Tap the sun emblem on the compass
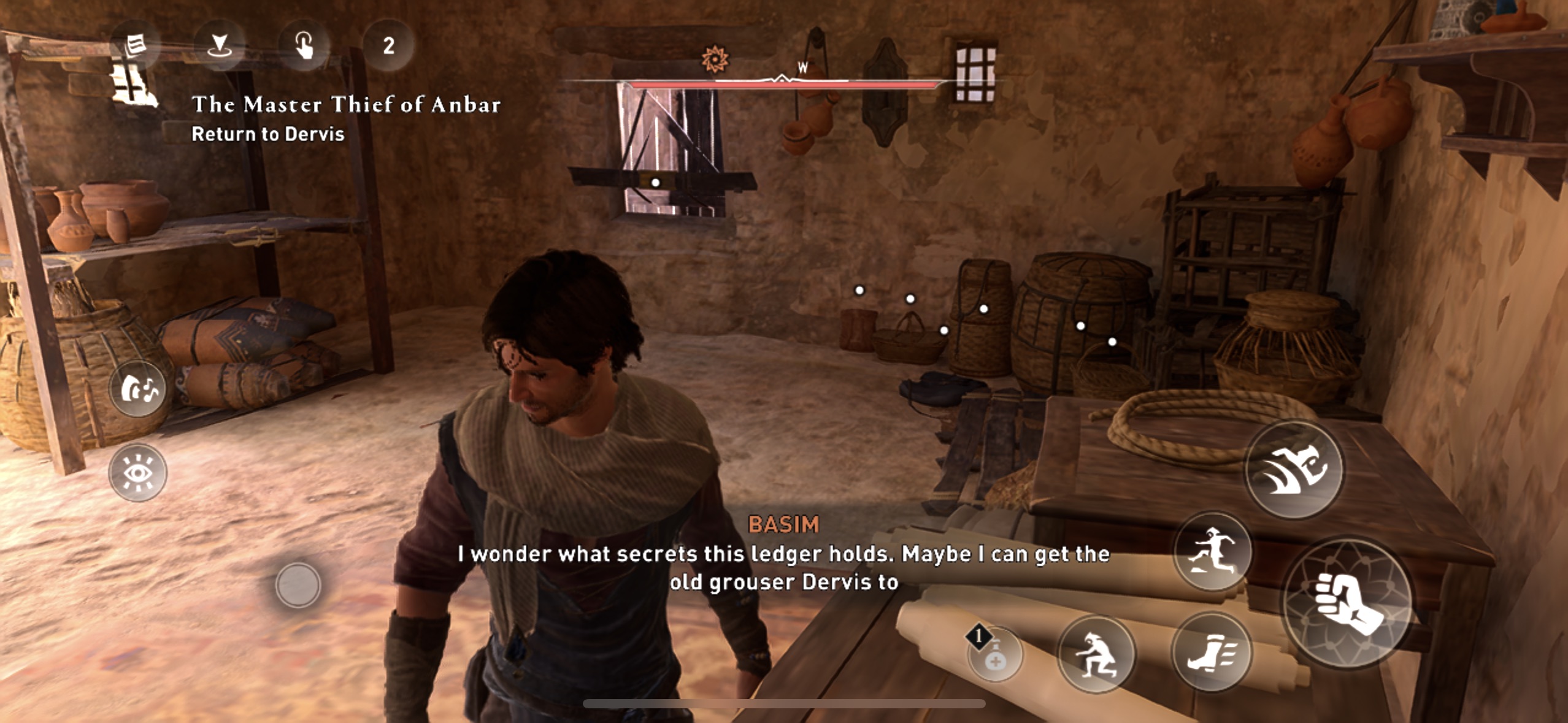Viewport: 1568px width, 723px height. pyautogui.click(x=715, y=59)
